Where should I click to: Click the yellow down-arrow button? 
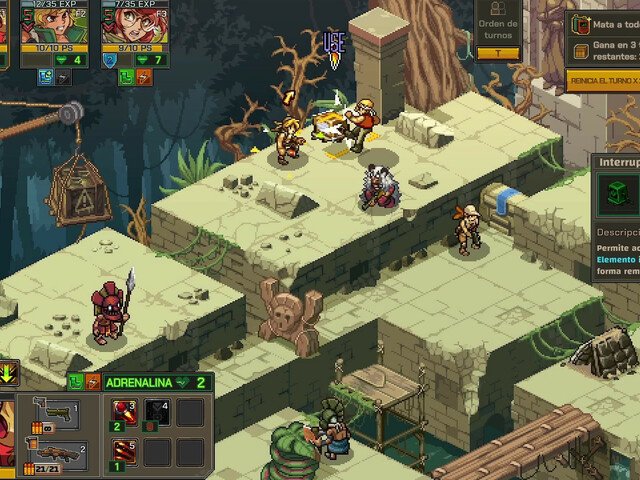coord(8,373)
